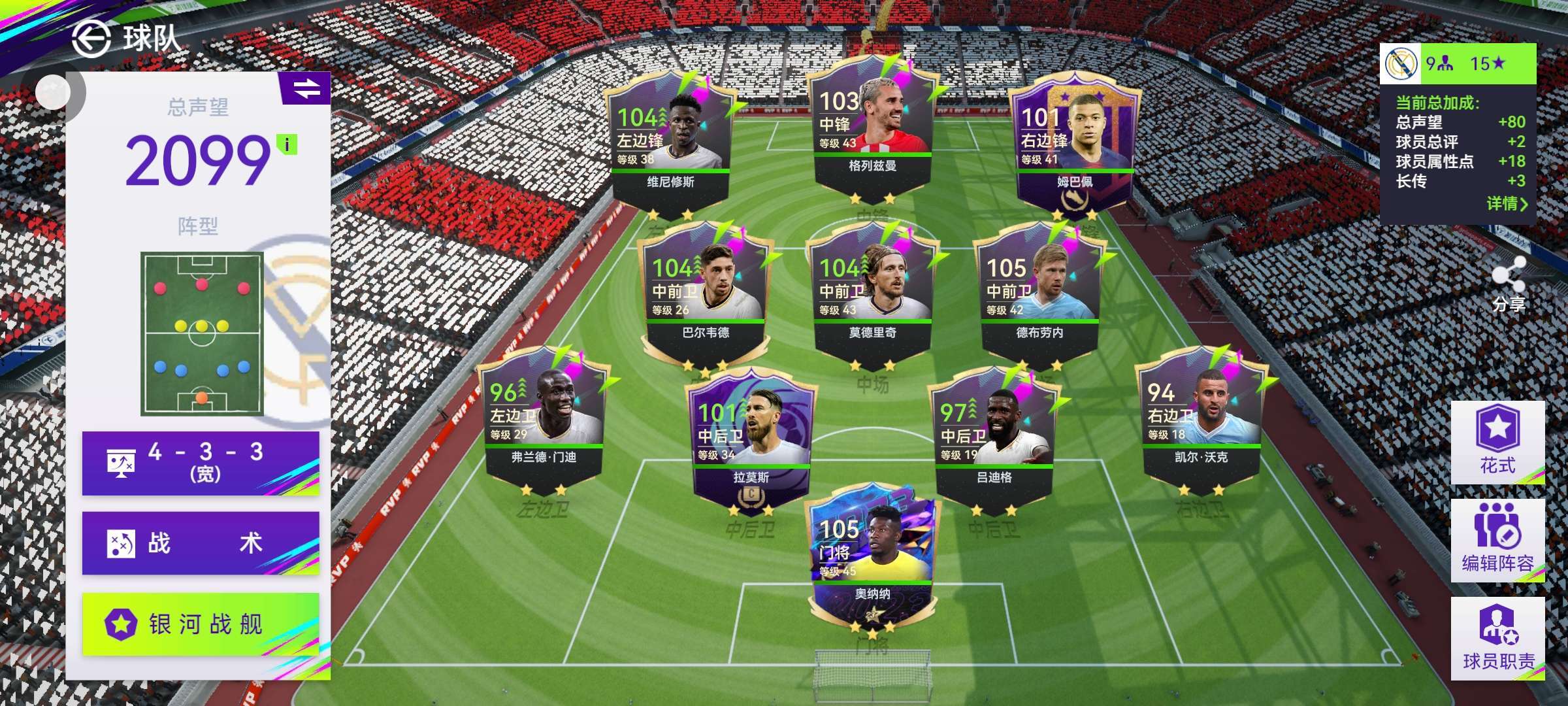
Task: Tap the swap arrows icon
Action: 306,88
